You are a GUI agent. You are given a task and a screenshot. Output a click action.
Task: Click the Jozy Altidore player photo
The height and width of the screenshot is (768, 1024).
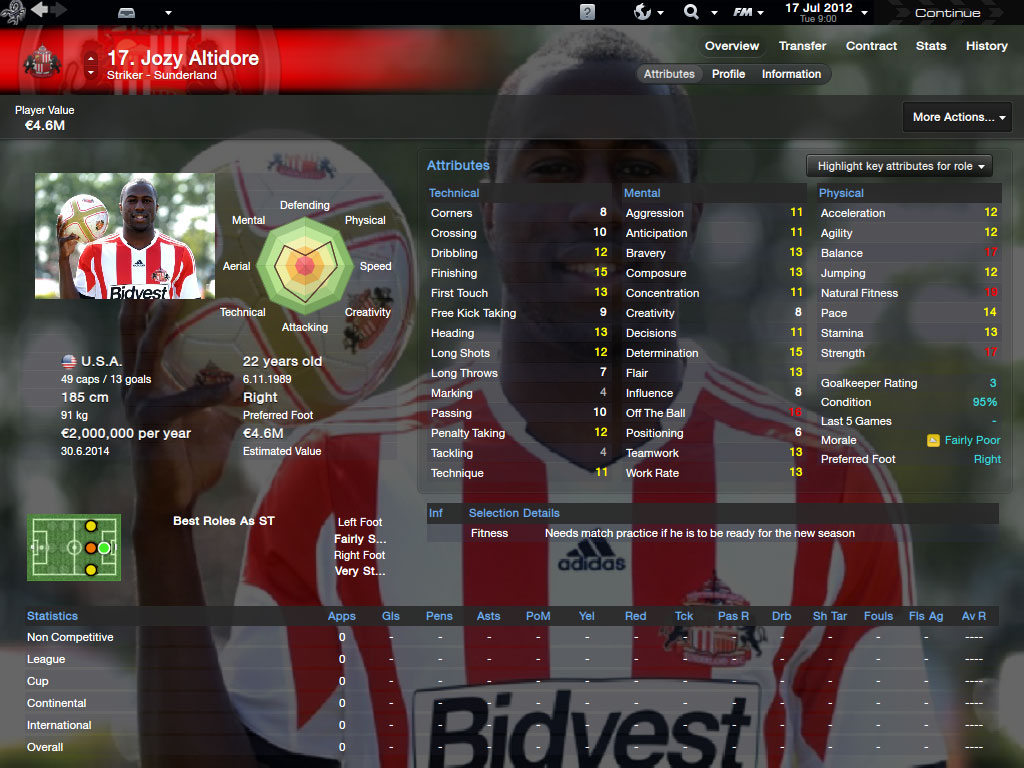(125, 236)
